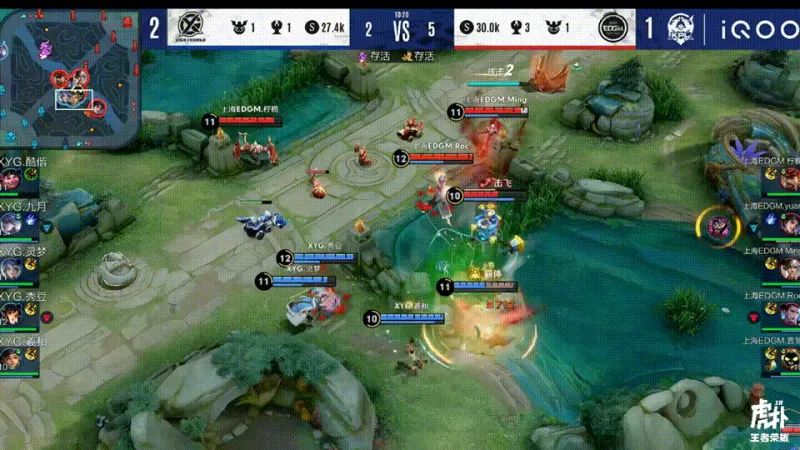The height and width of the screenshot is (450, 800).
Task: Click the circular hero portrait with yellow ring
Action: point(719,225)
